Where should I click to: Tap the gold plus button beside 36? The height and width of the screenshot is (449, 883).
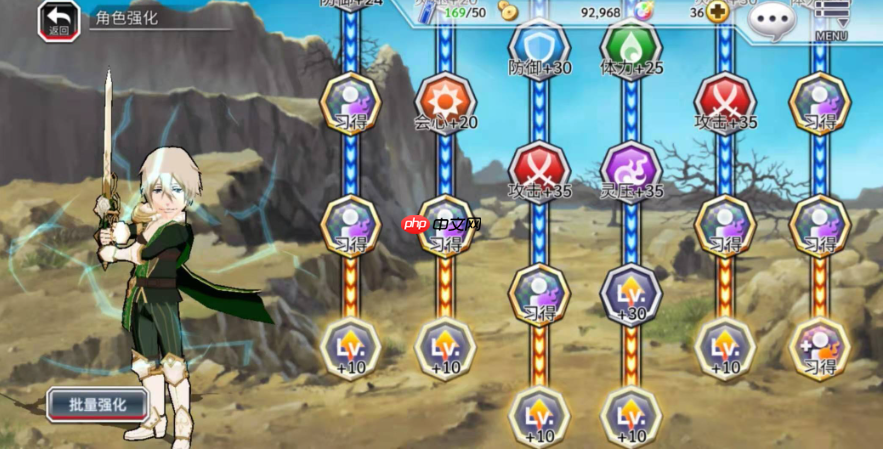(718, 13)
